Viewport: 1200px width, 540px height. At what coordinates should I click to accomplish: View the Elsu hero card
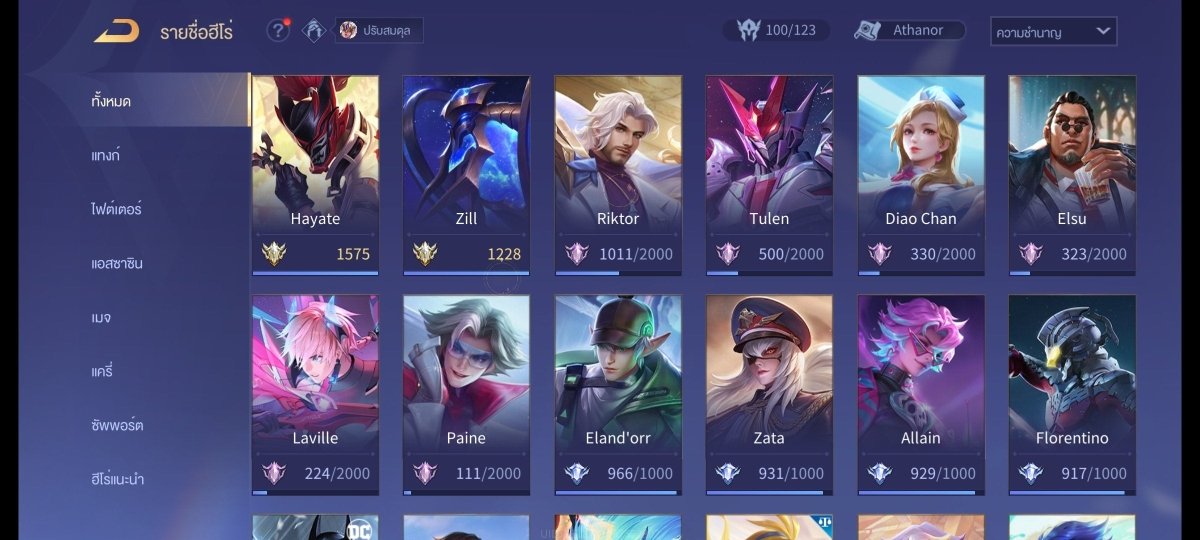tap(1071, 173)
